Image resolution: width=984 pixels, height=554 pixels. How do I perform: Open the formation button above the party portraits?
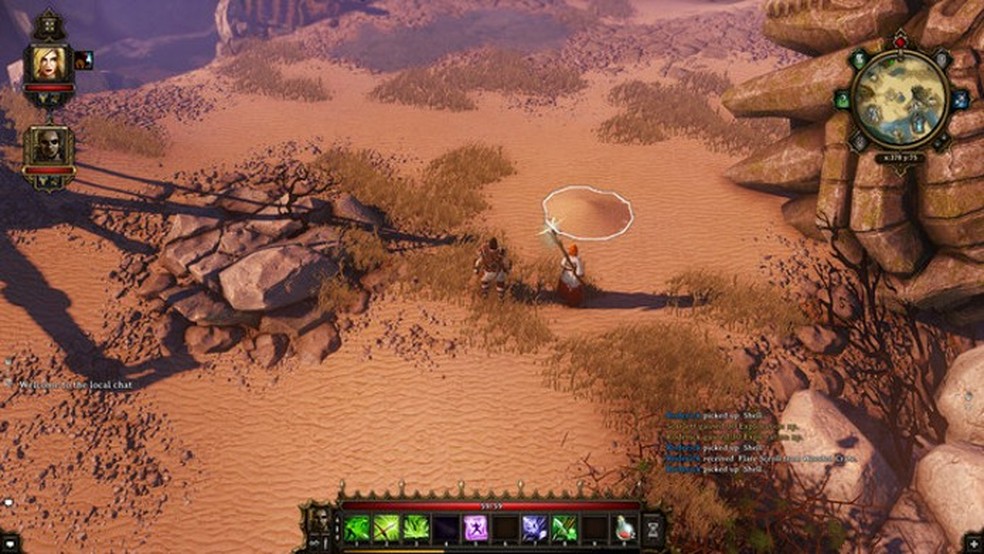point(47,24)
